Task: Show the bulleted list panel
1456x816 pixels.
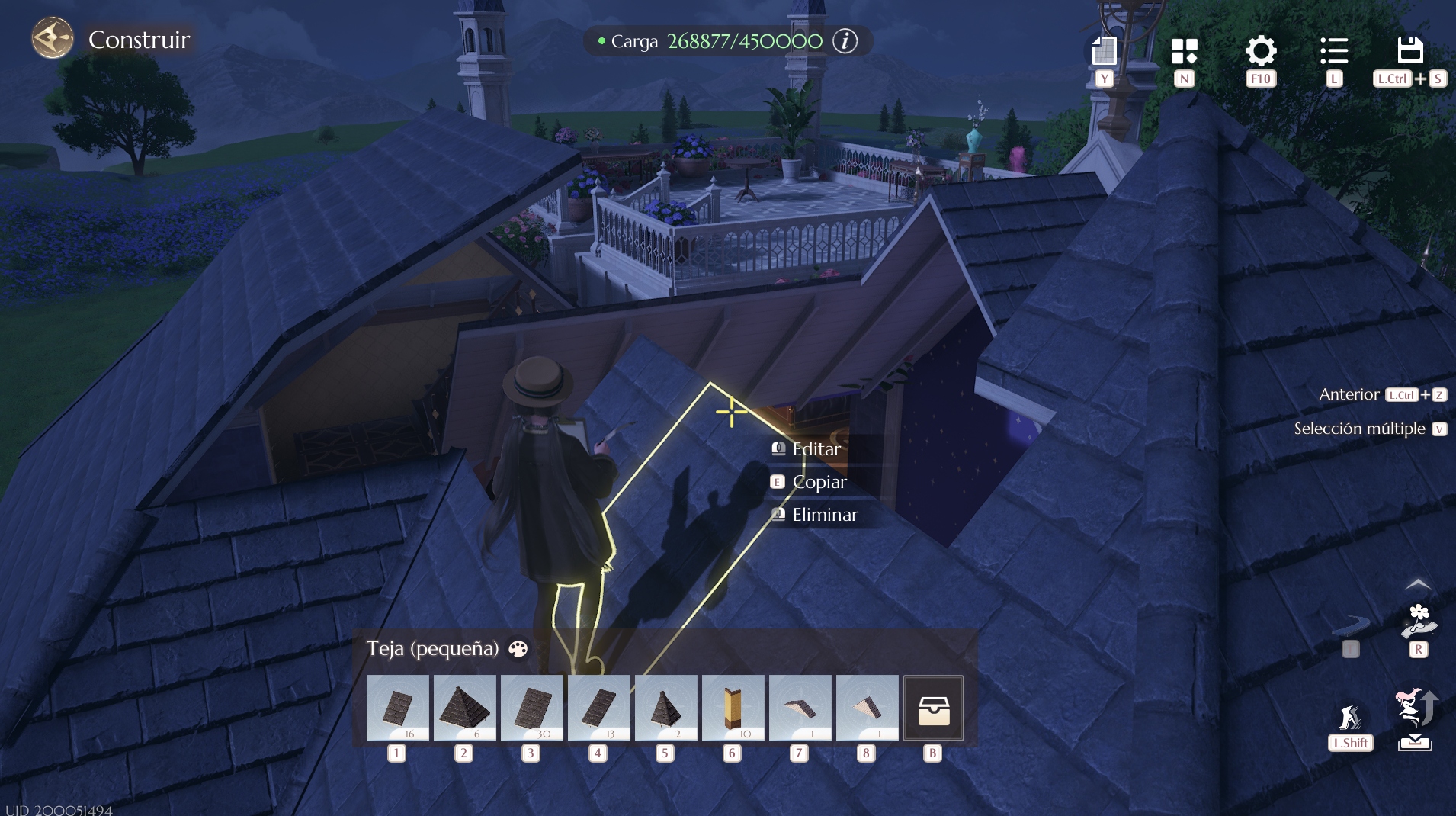Action: (x=1333, y=51)
